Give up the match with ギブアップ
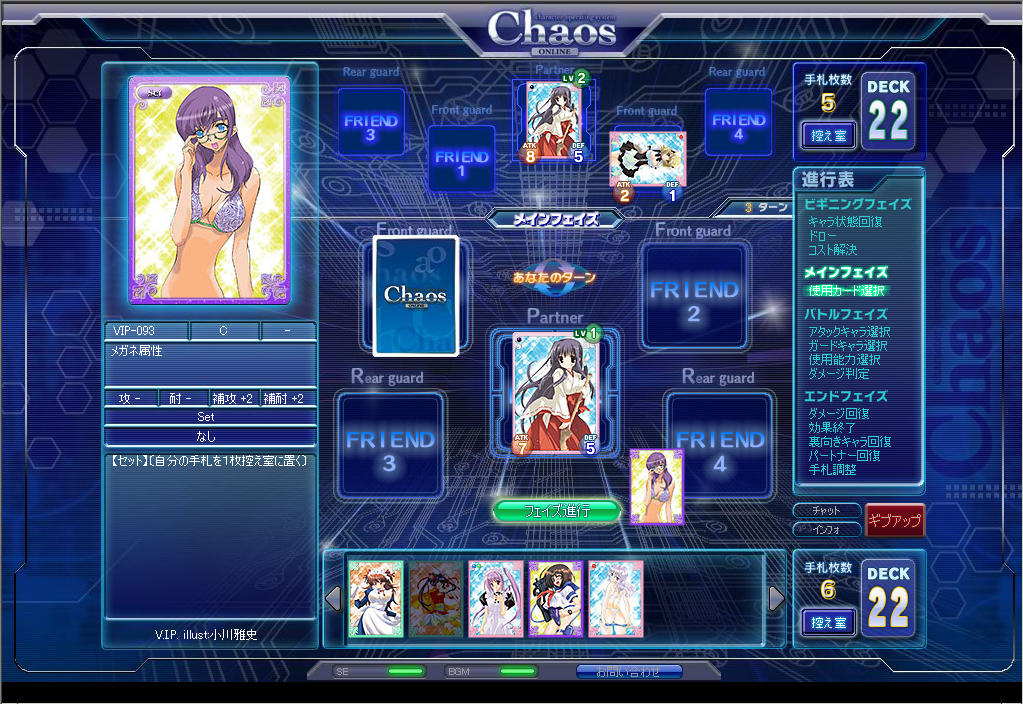 tap(894, 520)
